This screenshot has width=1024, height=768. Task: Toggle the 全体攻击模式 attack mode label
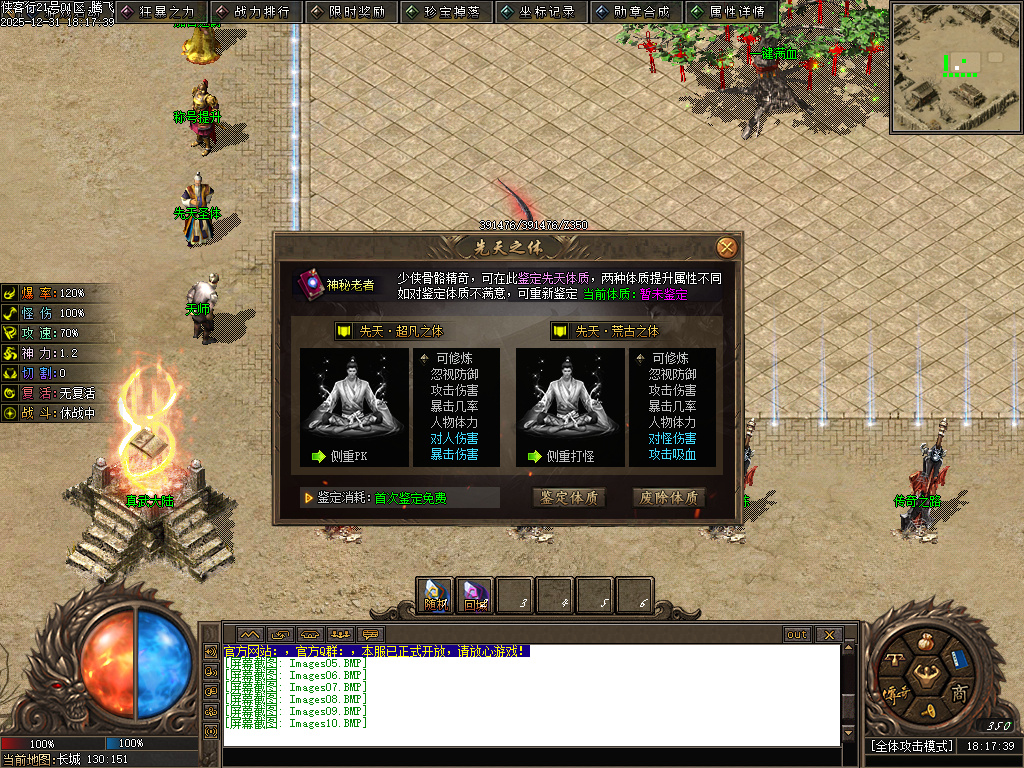[912, 746]
